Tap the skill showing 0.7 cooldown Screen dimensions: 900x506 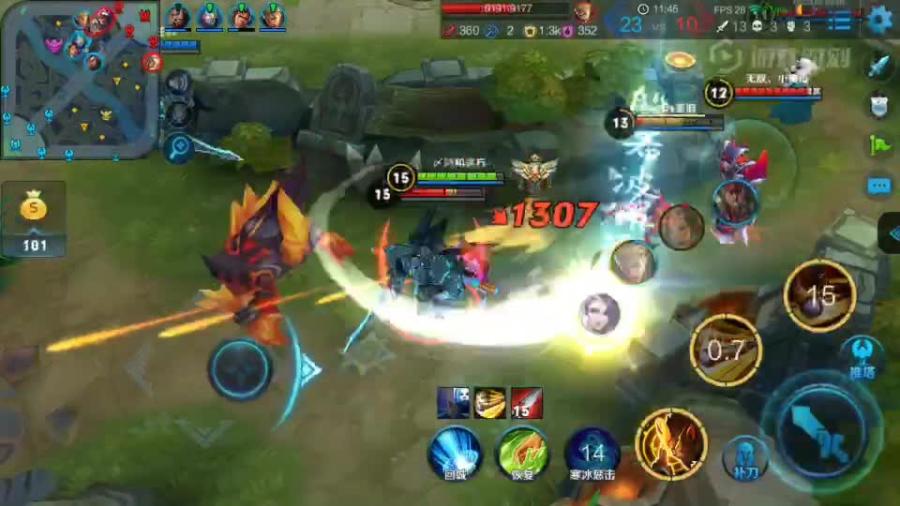point(726,350)
